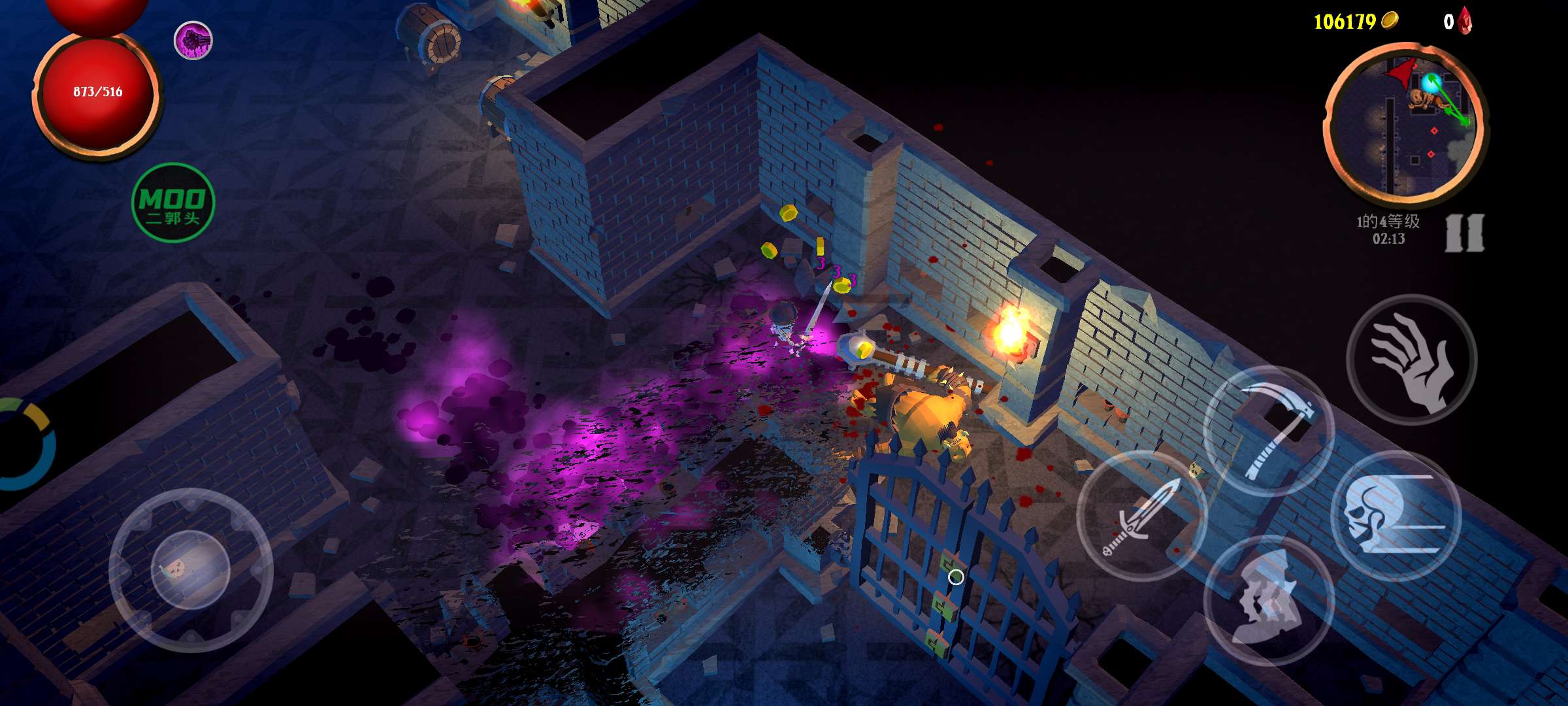Screen dimensions: 1568x706
Task: Open the green MOO overlay badge
Action: [x=173, y=203]
